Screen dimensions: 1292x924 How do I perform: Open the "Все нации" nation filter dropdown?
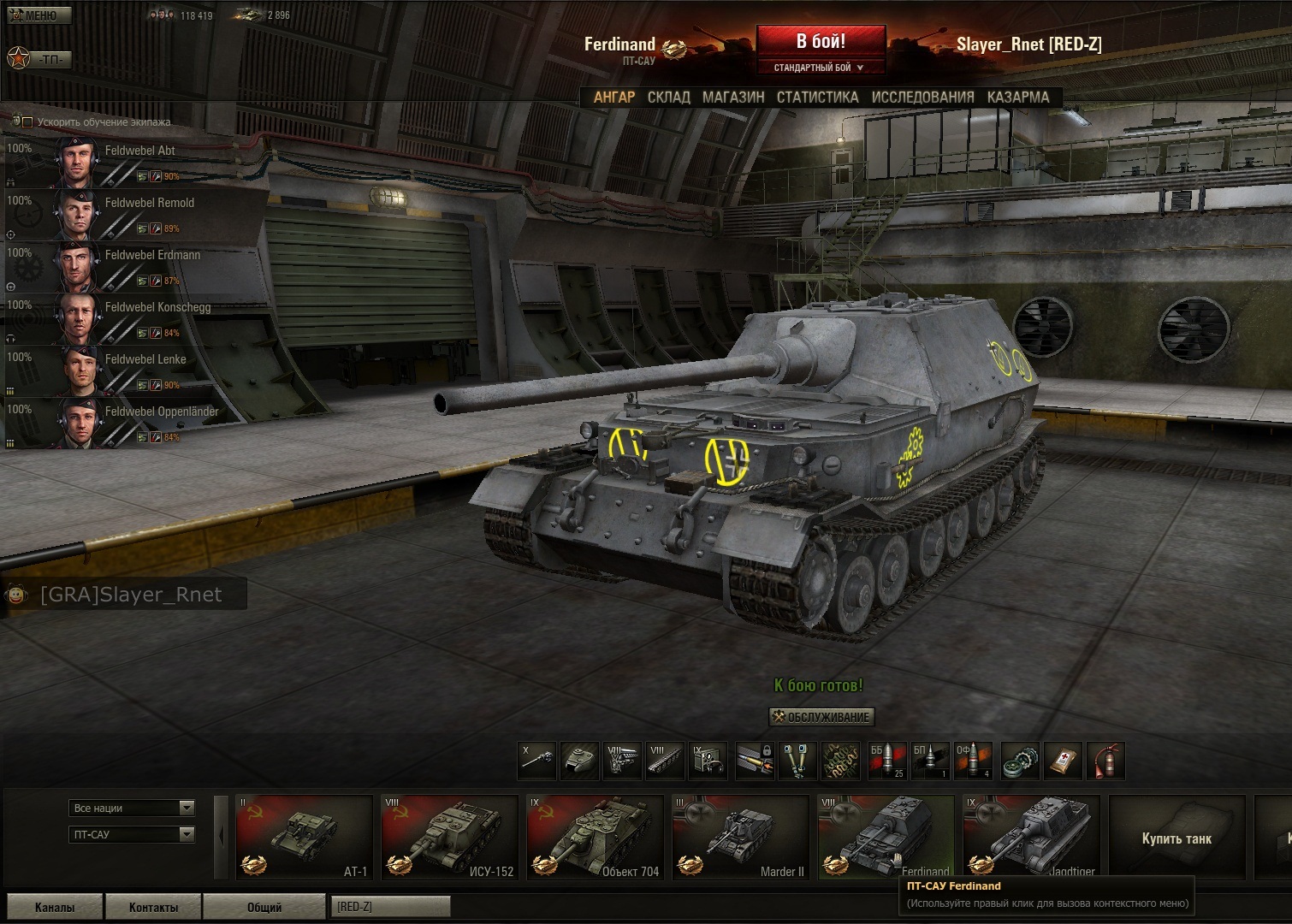(x=132, y=808)
